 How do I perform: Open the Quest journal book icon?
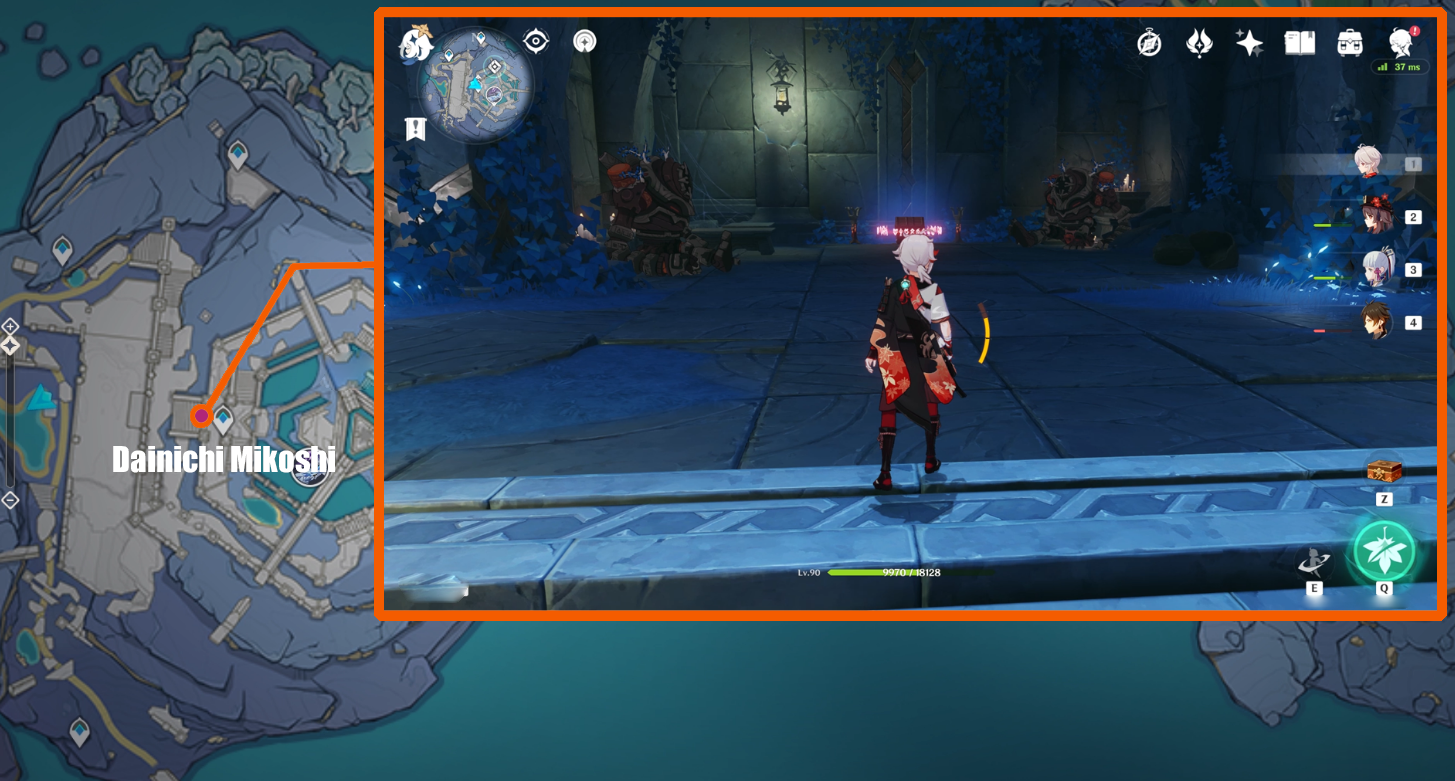[x=1299, y=43]
